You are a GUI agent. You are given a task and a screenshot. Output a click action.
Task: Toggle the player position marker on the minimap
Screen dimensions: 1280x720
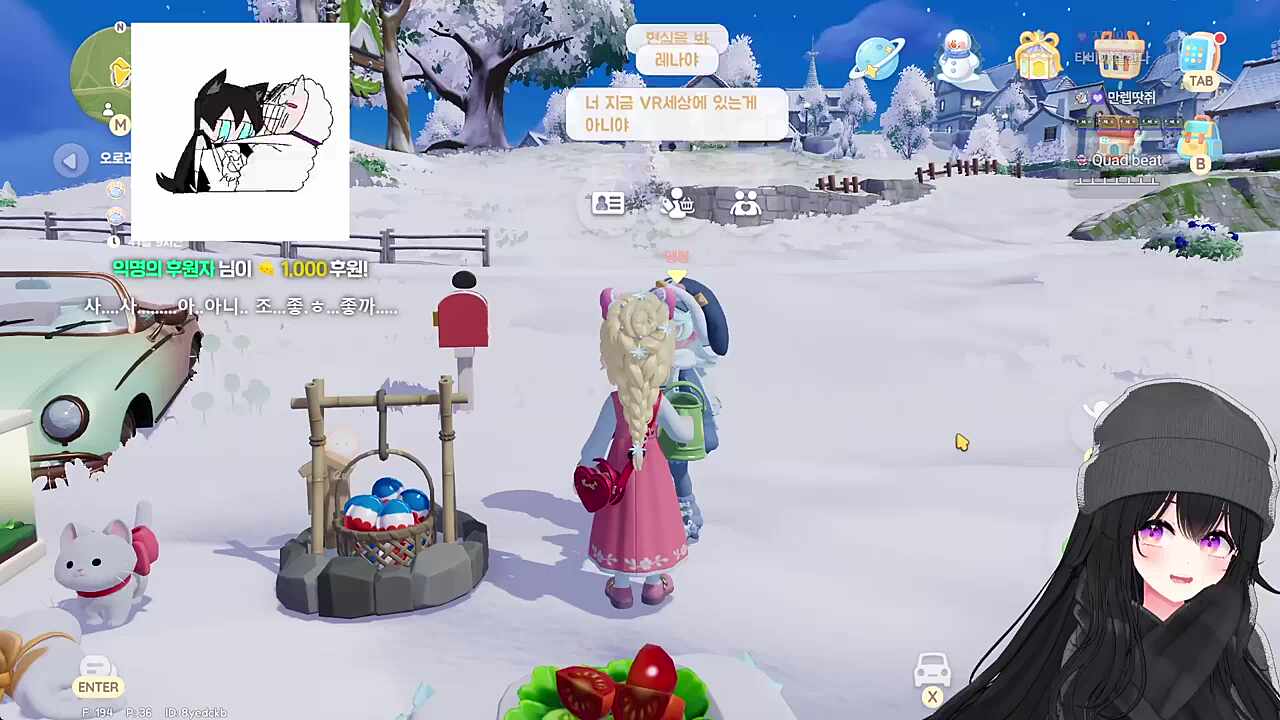108,110
